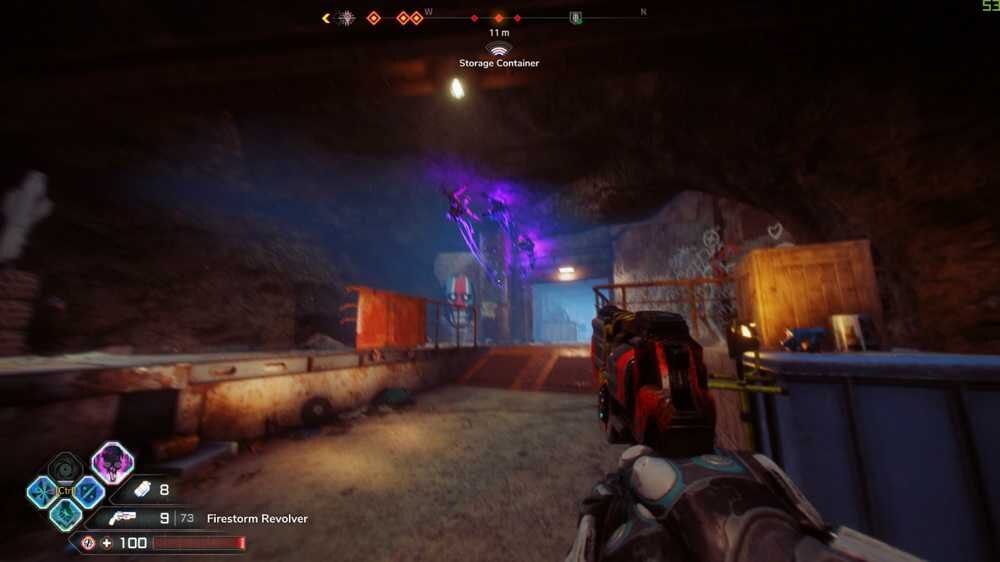This screenshot has width=1000, height=562.
Task: Activate the purple flaming skull ability
Action: point(113,463)
